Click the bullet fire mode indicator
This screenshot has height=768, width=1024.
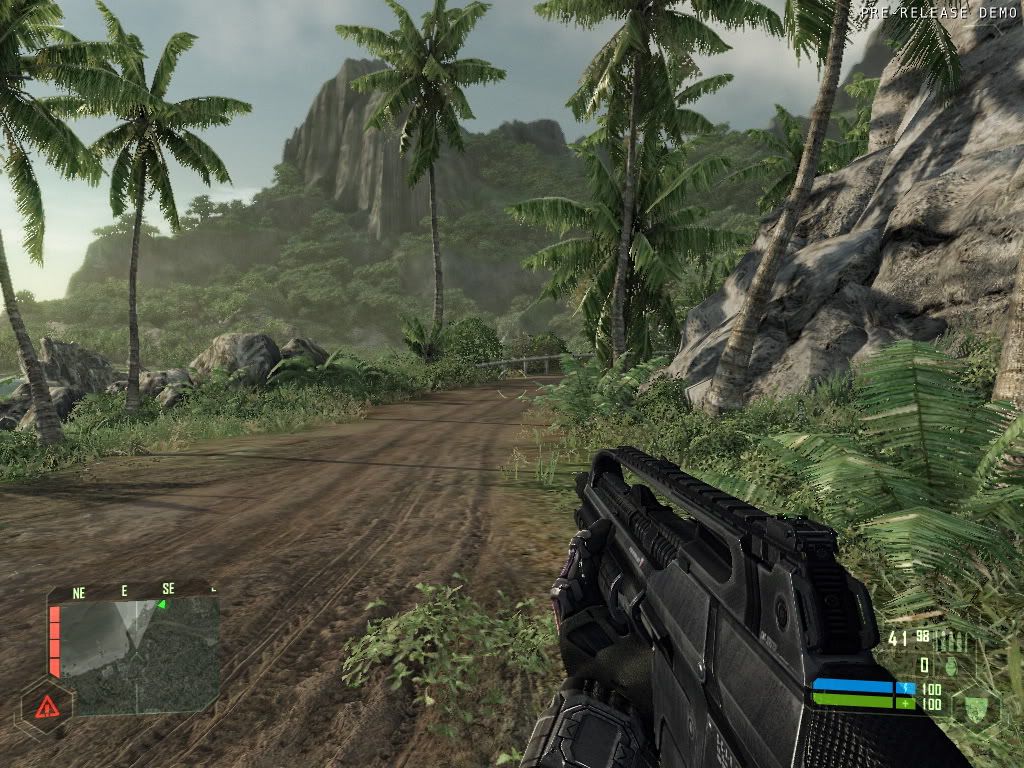950,641
